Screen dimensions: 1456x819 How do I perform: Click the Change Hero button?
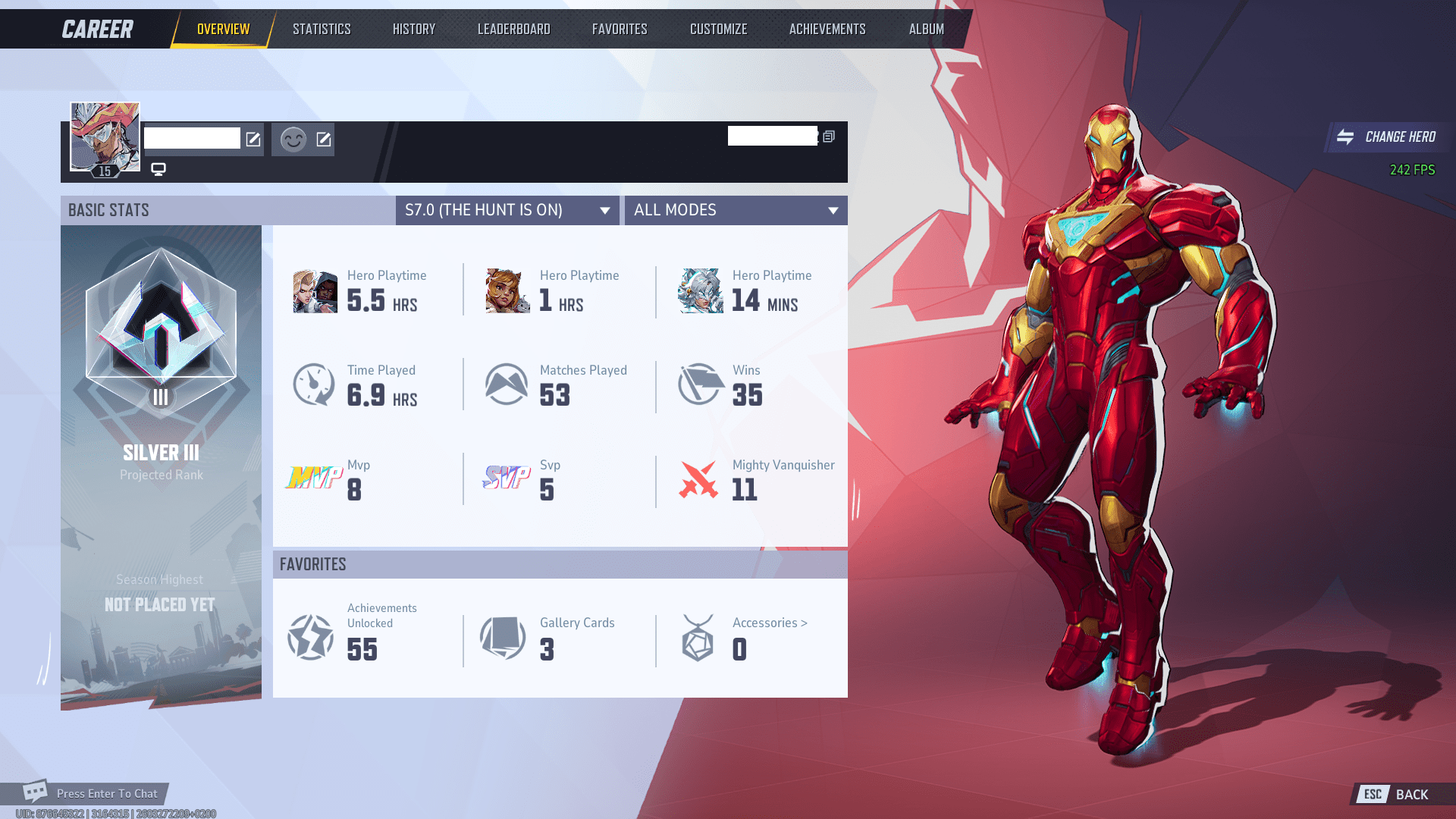pos(1389,137)
